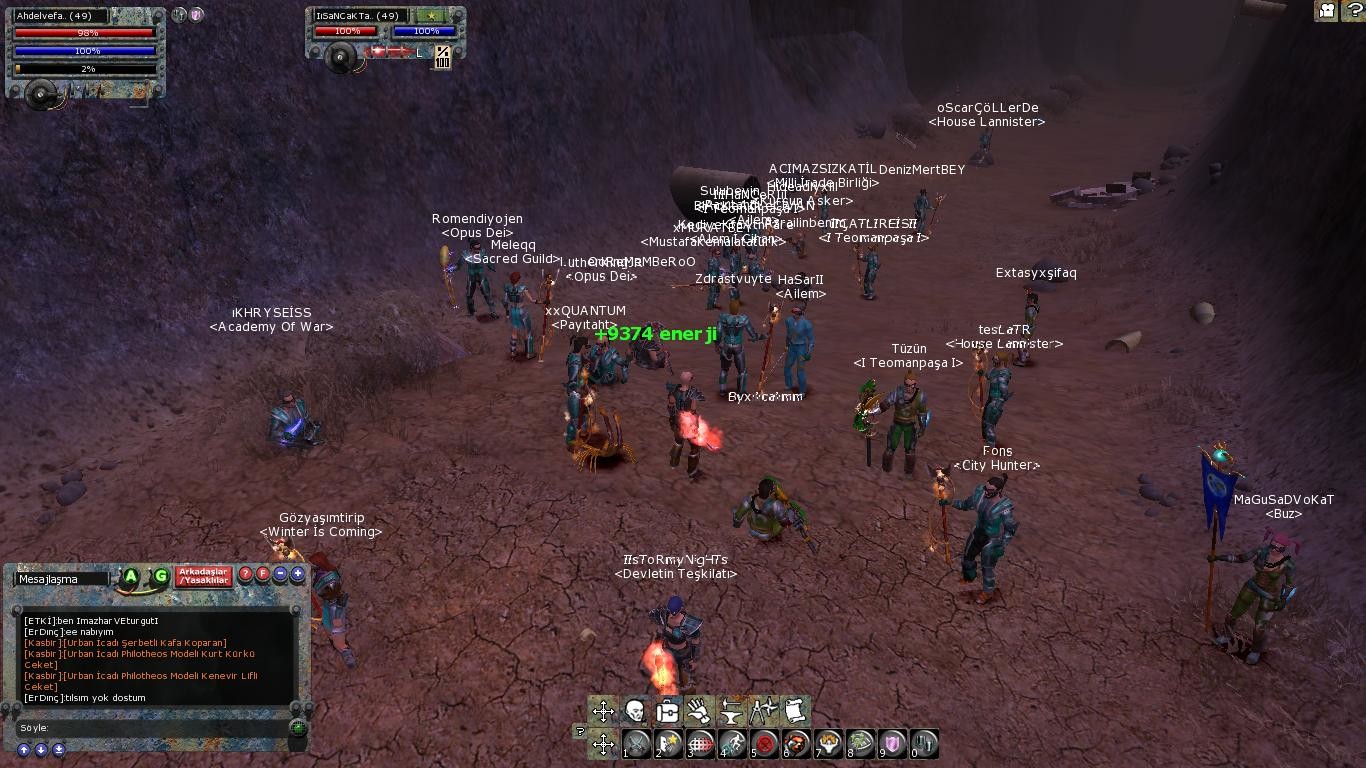Select the compass and star map icon

tap(763, 711)
